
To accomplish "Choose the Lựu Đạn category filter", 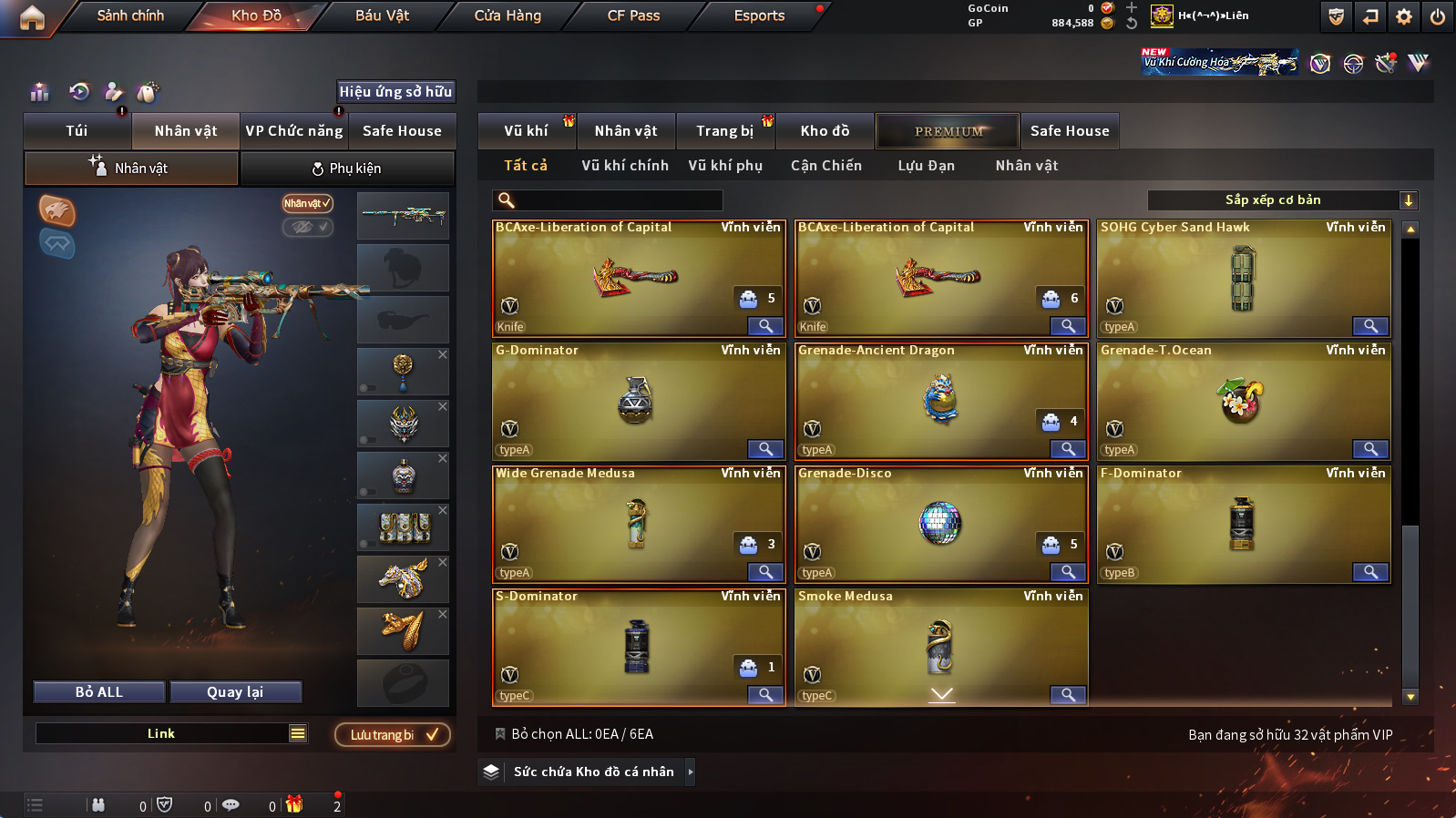I will click(x=926, y=166).
